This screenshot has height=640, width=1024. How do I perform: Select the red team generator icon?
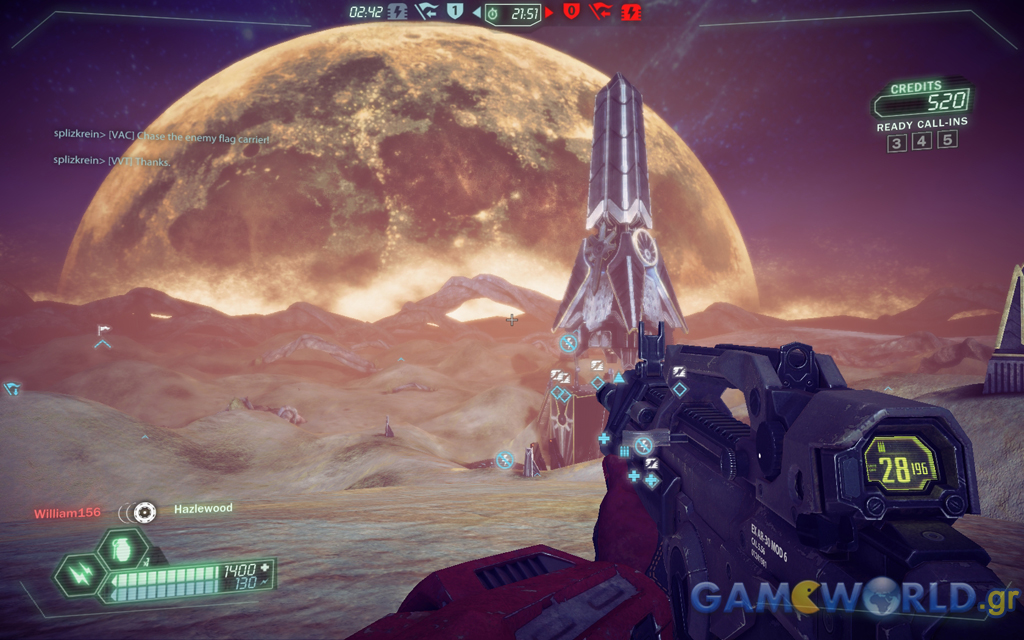point(632,12)
